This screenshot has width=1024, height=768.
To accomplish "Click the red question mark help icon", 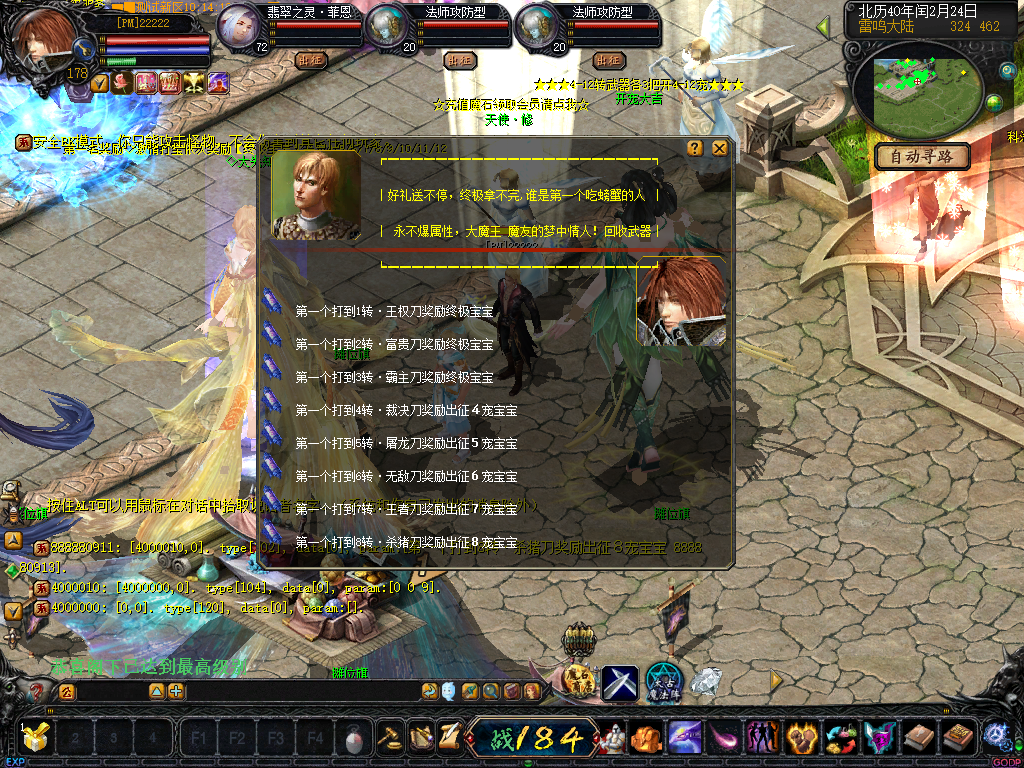I will (x=37, y=691).
